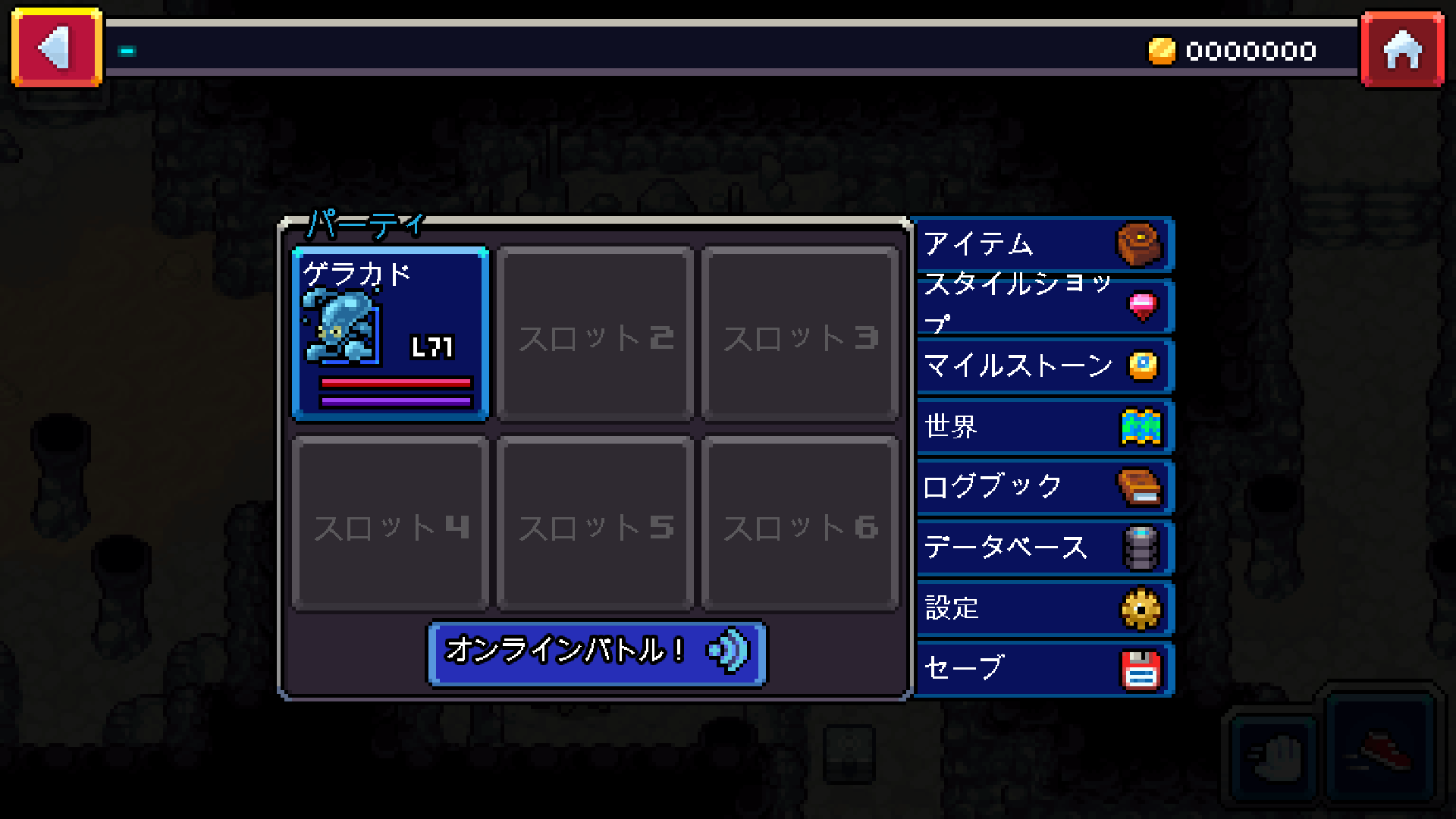Select the マイルストーン medal icon
Viewport: 1456px width, 819px height.
1145,367
